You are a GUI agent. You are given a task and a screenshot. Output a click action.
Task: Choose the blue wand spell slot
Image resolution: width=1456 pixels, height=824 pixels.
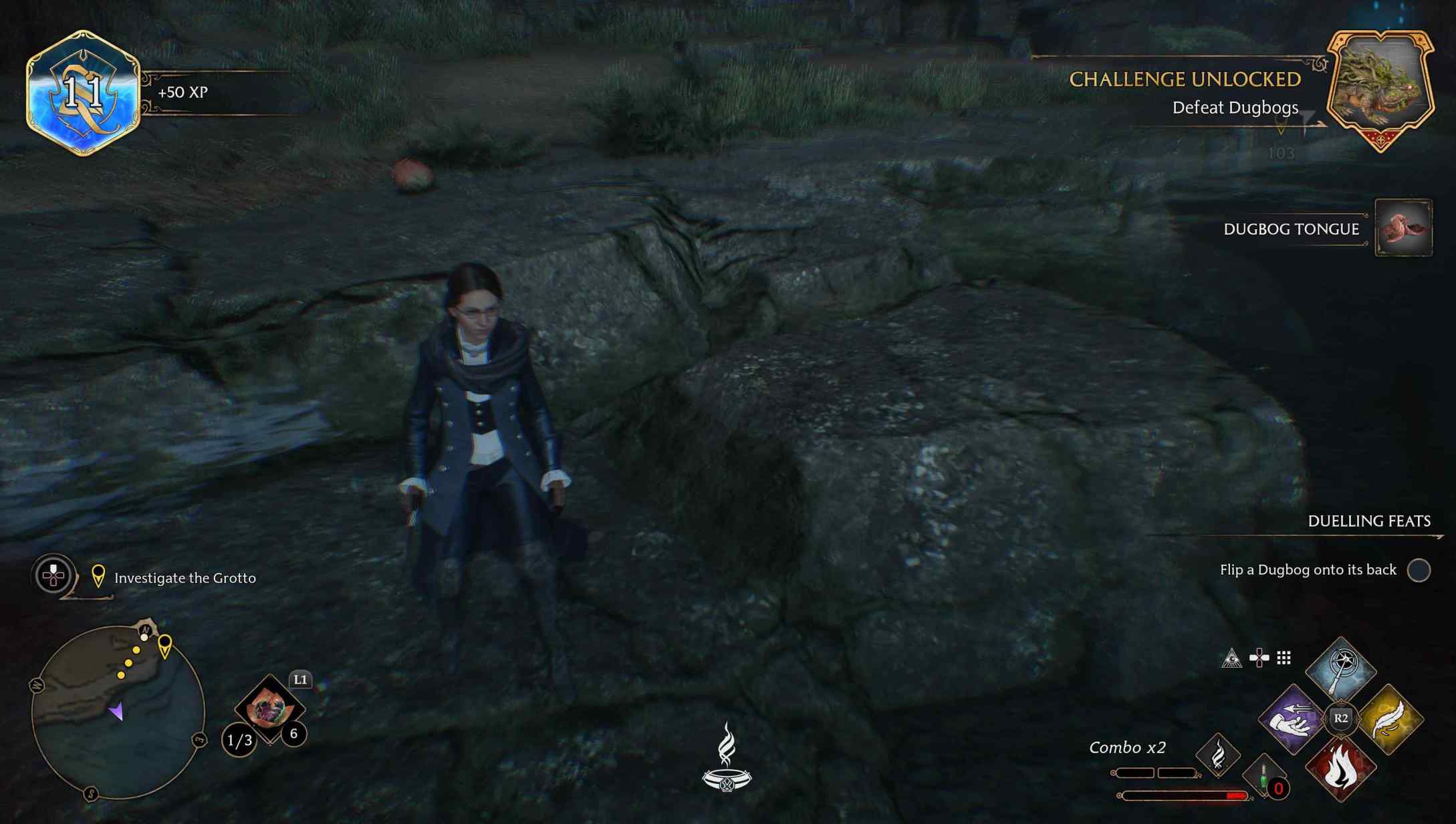pyautogui.click(x=1340, y=670)
